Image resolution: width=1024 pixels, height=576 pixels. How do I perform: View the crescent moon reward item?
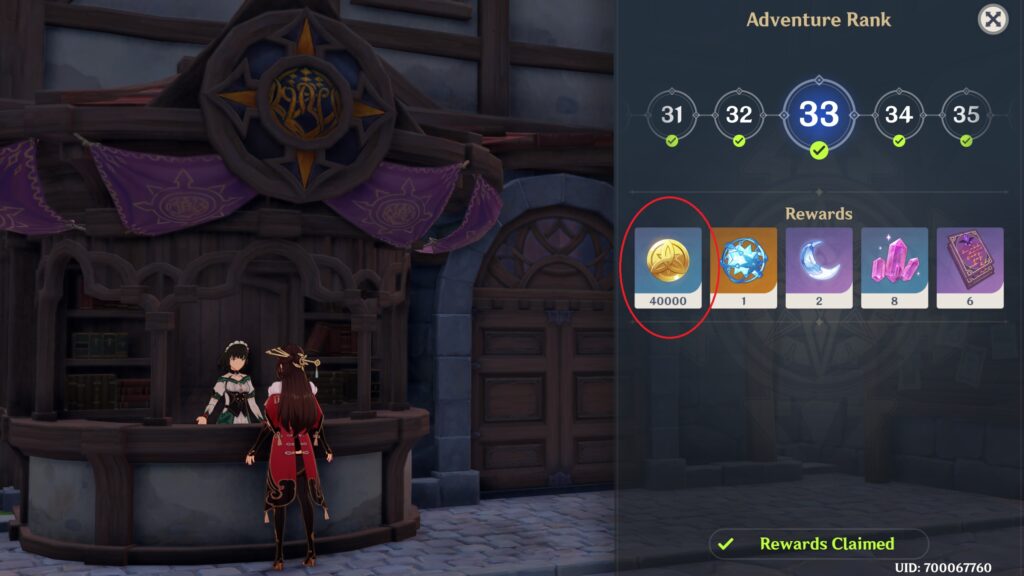(x=819, y=267)
